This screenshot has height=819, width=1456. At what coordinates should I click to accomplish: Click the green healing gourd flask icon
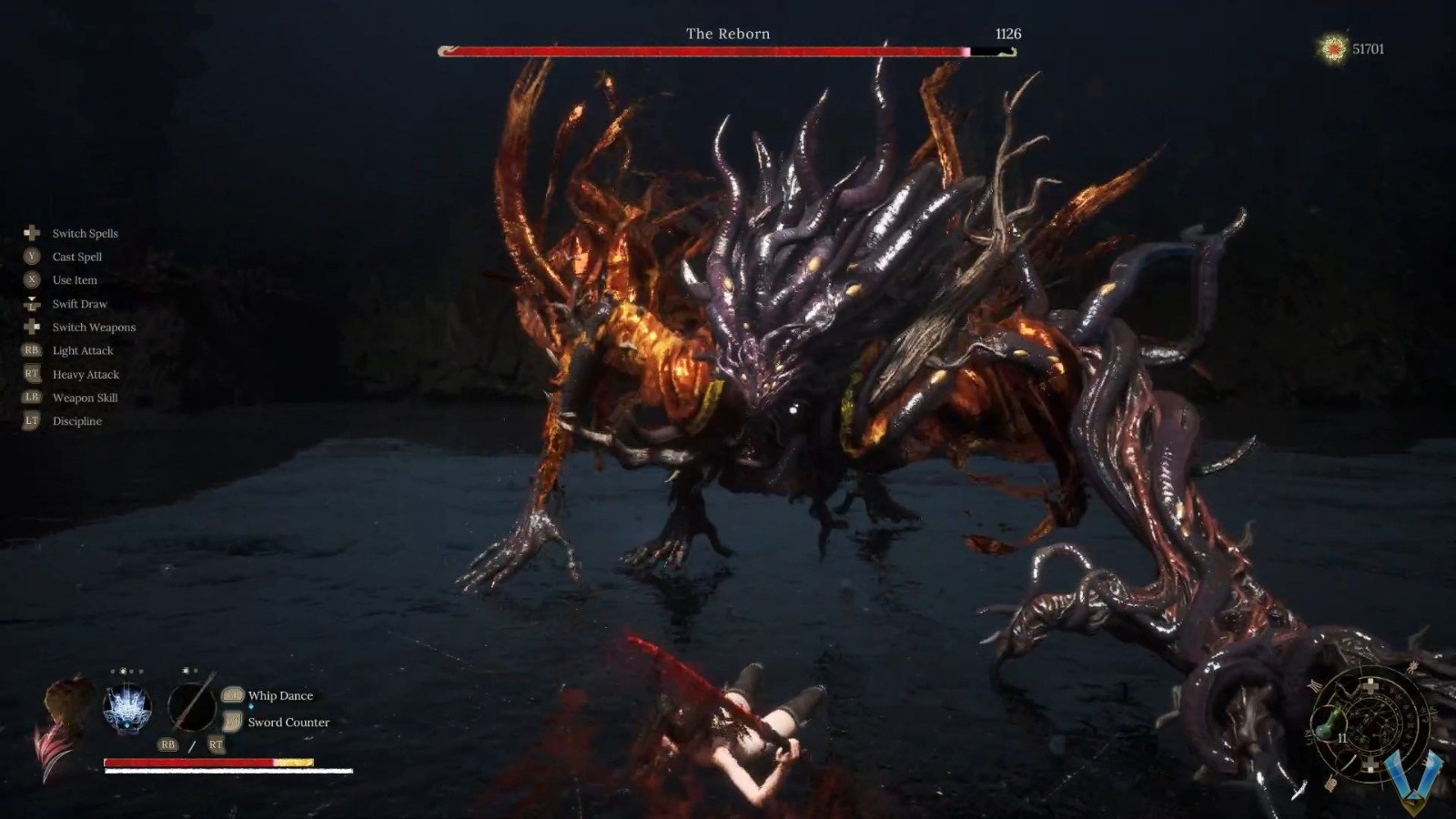click(x=1329, y=723)
